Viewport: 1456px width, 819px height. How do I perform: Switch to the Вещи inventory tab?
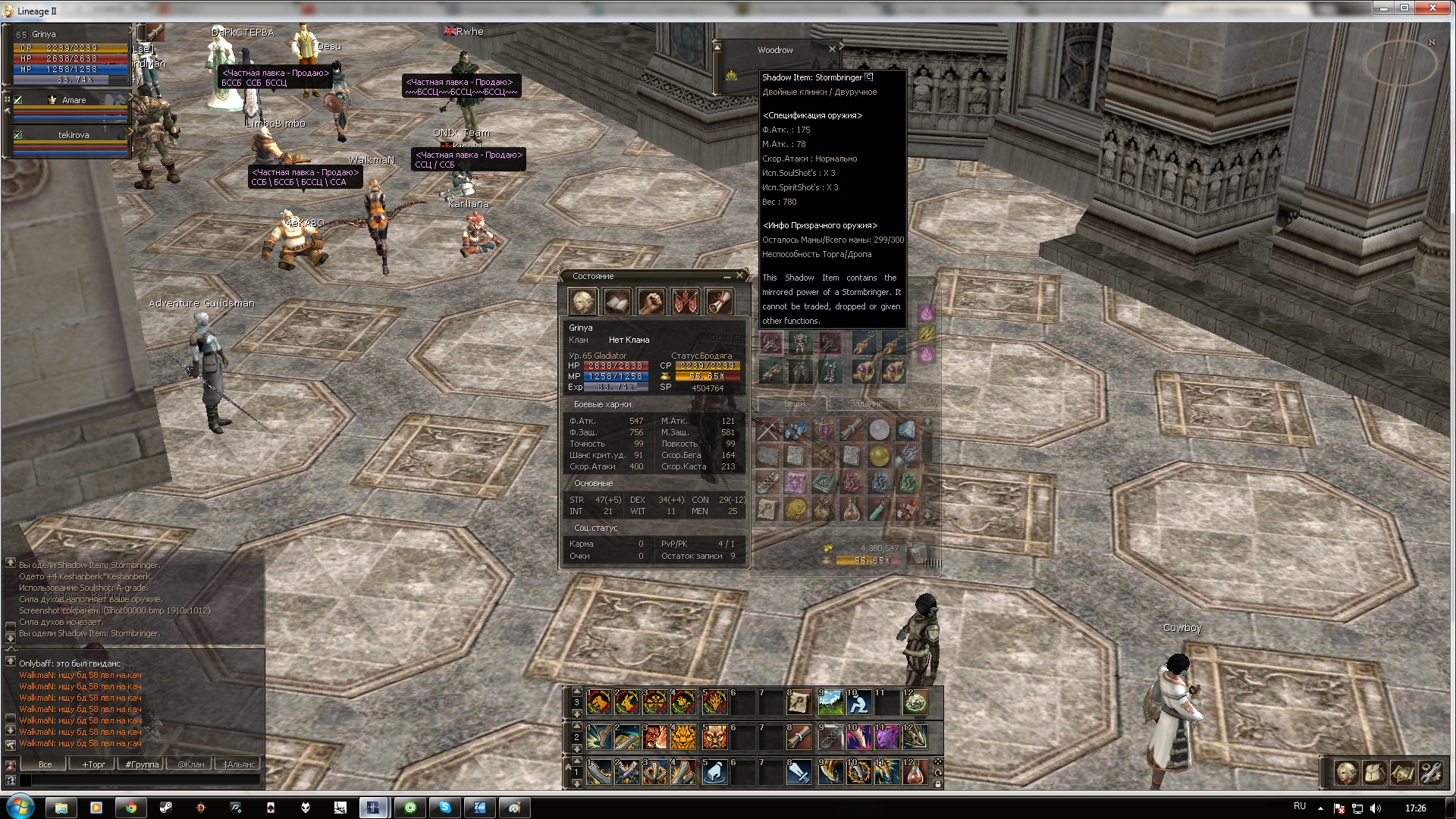pyautogui.click(x=794, y=403)
